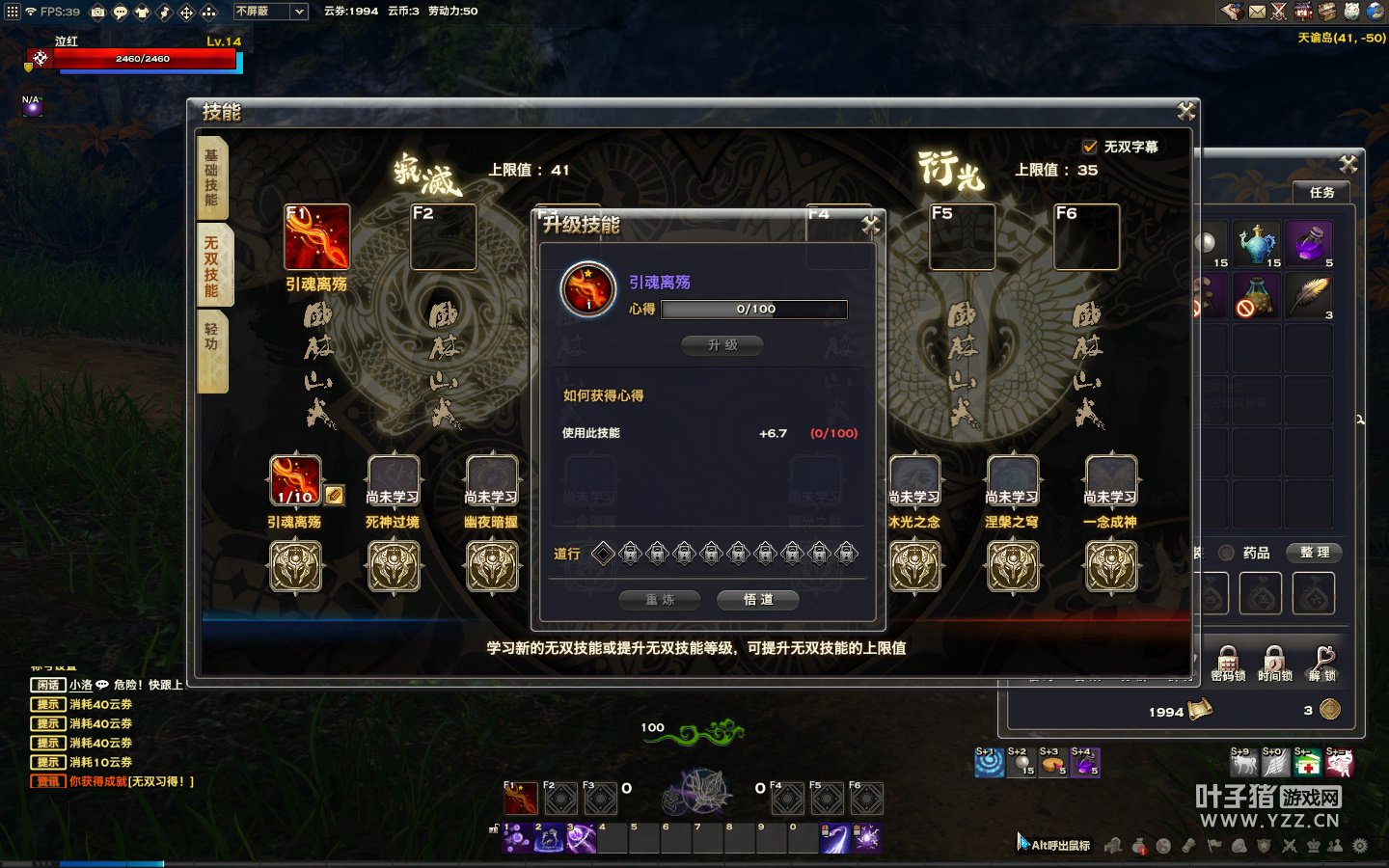Close the 升级技能 upgrade dialog

870,225
